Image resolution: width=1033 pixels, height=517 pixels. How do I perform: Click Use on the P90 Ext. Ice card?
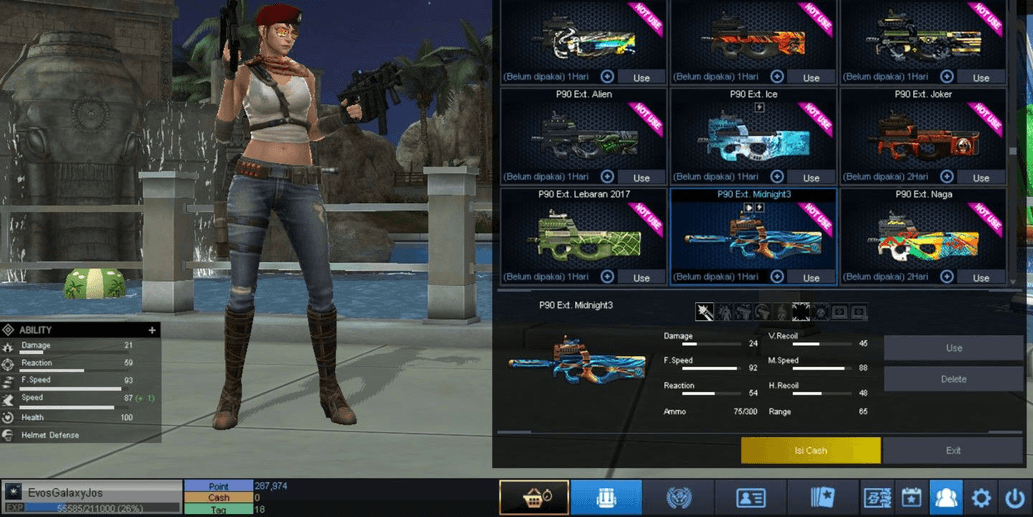tap(811, 177)
